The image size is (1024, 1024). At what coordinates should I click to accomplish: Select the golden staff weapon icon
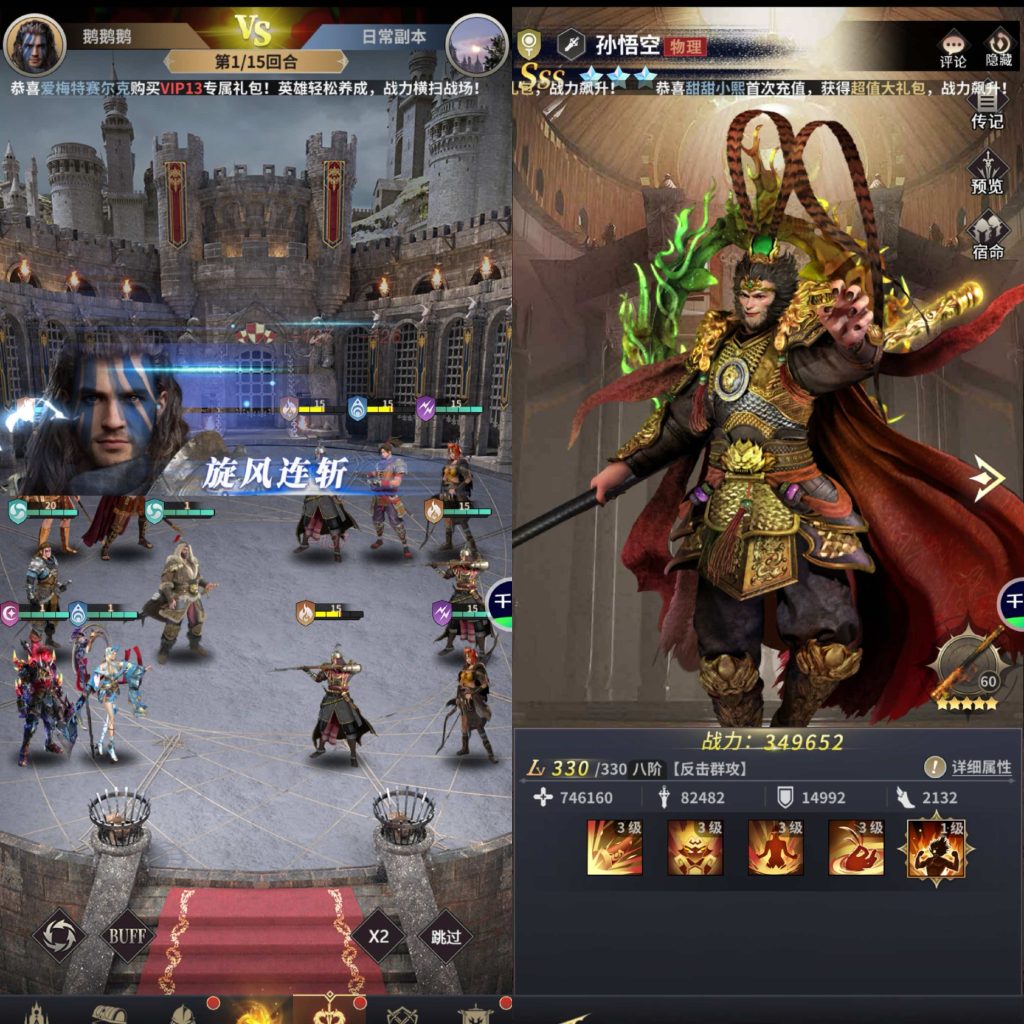click(x=966, y=670)
